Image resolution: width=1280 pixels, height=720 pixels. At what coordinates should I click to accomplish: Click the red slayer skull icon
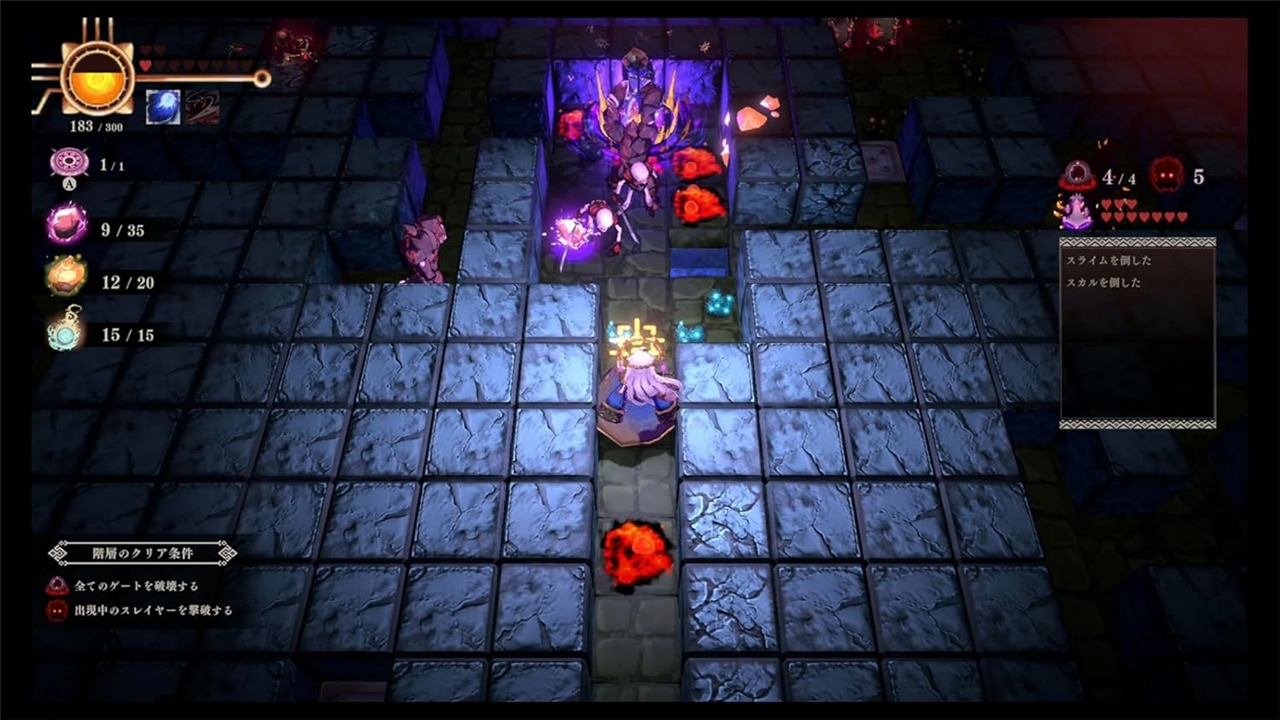[x=1166, y=176]
